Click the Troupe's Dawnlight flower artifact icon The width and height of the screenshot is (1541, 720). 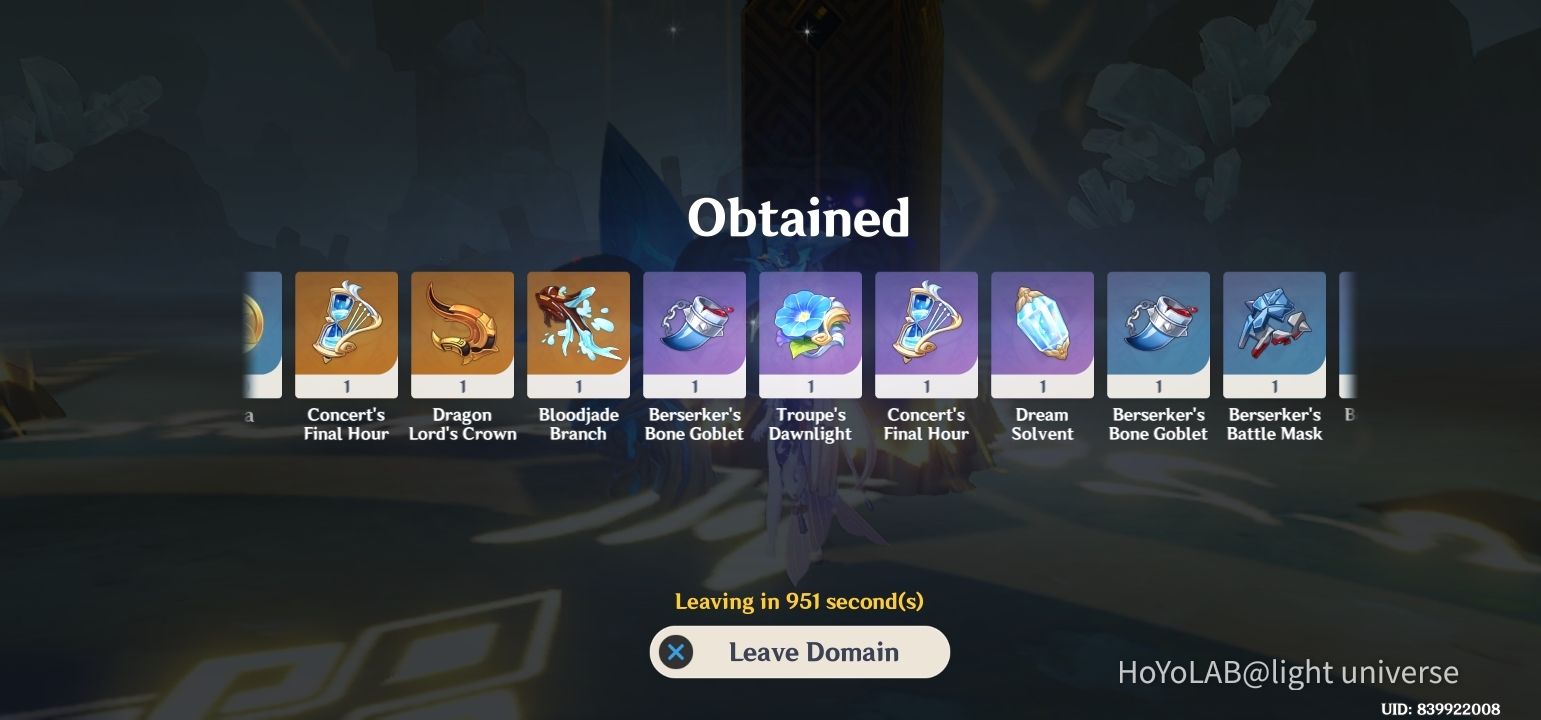810,332
